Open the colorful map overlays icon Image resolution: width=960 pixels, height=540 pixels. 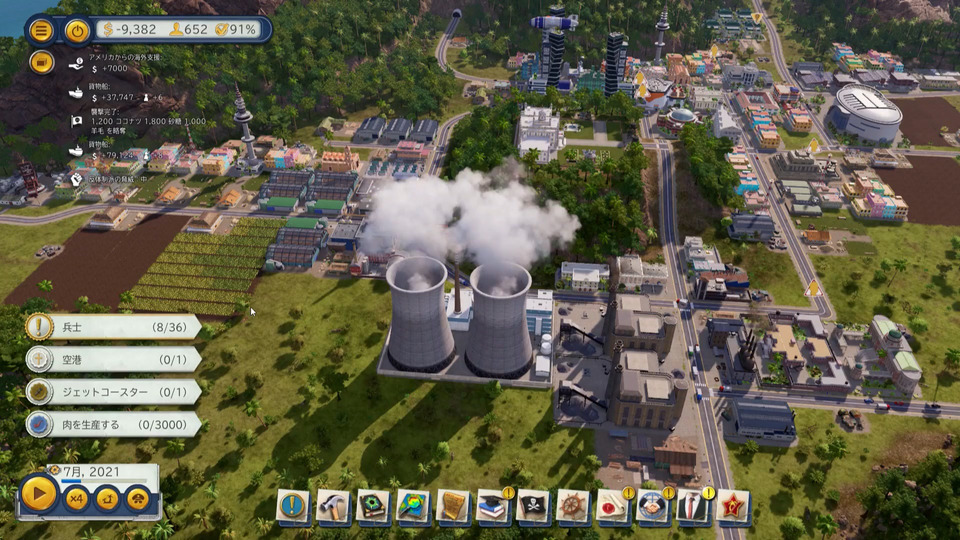(413, 506)
